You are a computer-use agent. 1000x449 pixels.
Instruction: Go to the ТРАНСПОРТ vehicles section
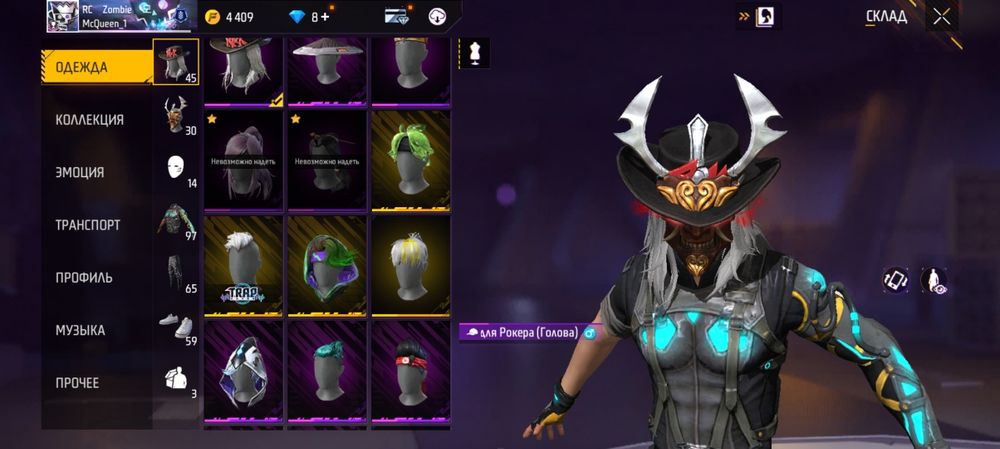(x=88, y=225)
